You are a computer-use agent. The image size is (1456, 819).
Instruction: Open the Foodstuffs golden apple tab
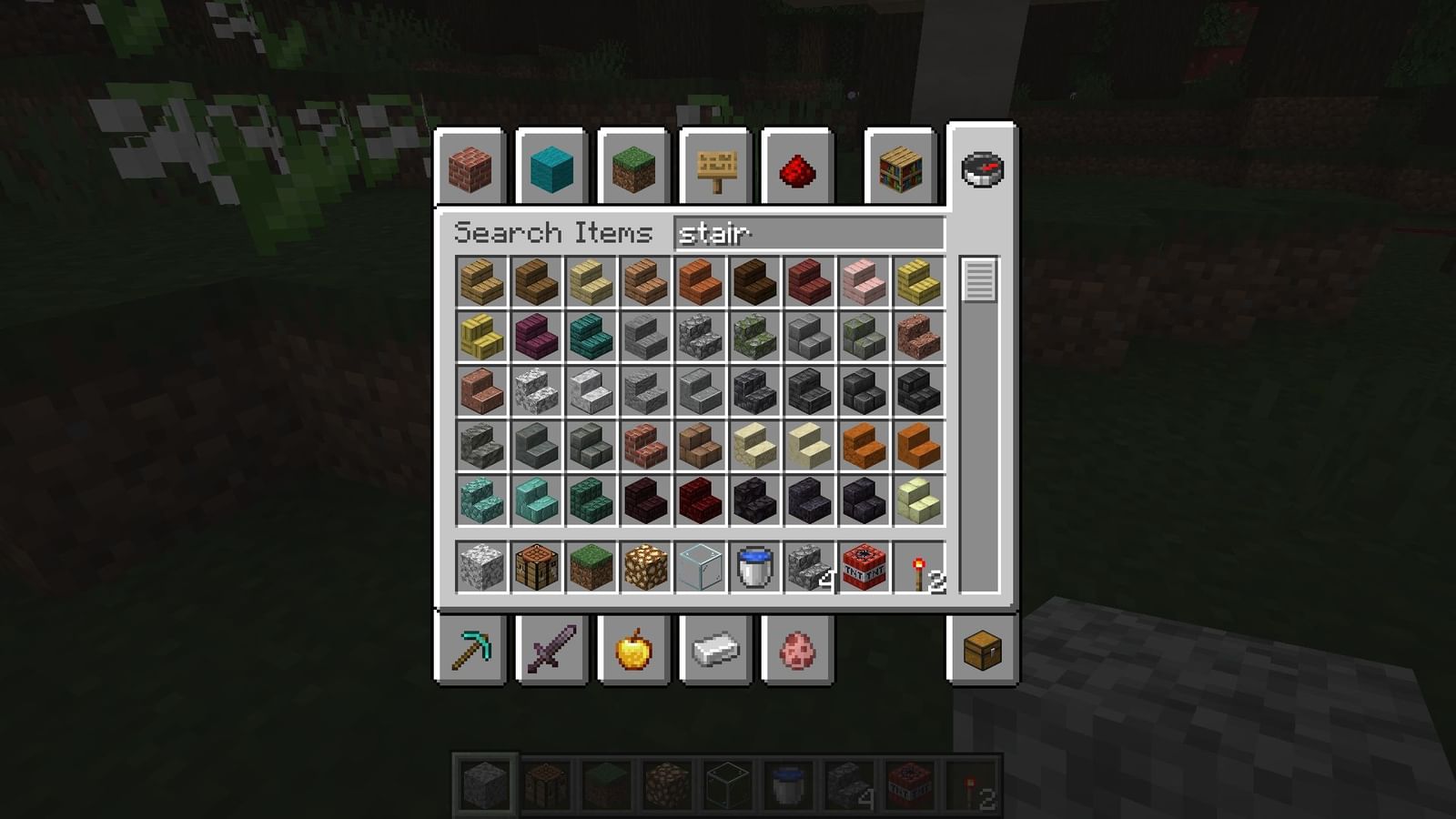coord(634,649)
